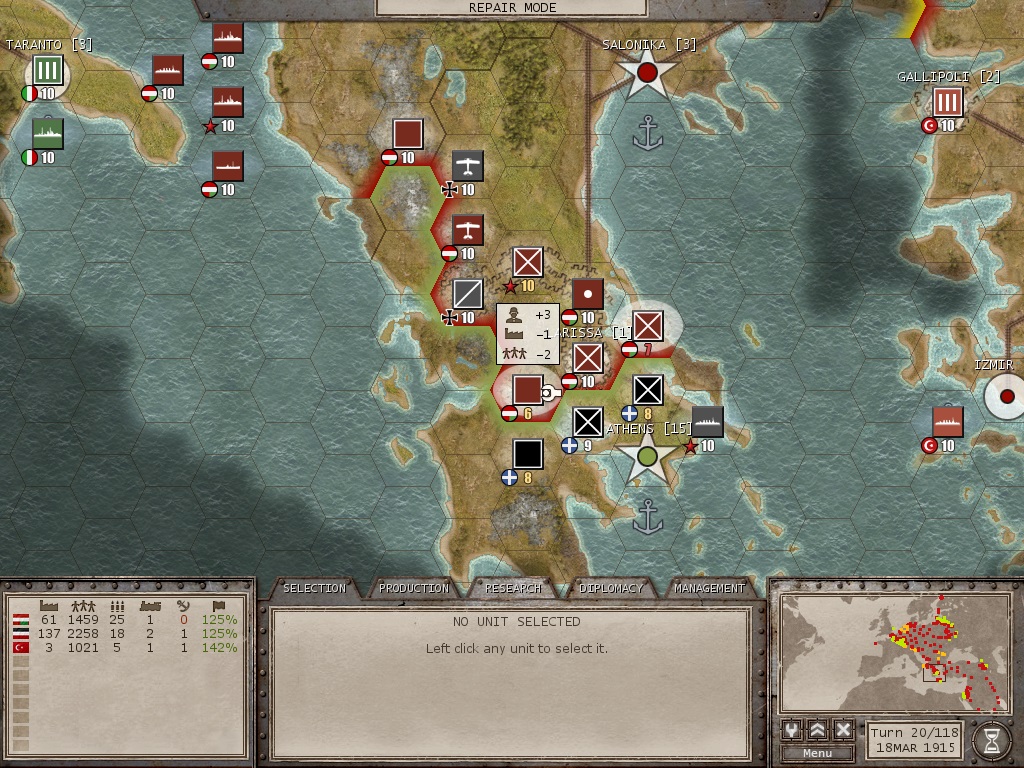Click the X disband mode button

(843, 730)
